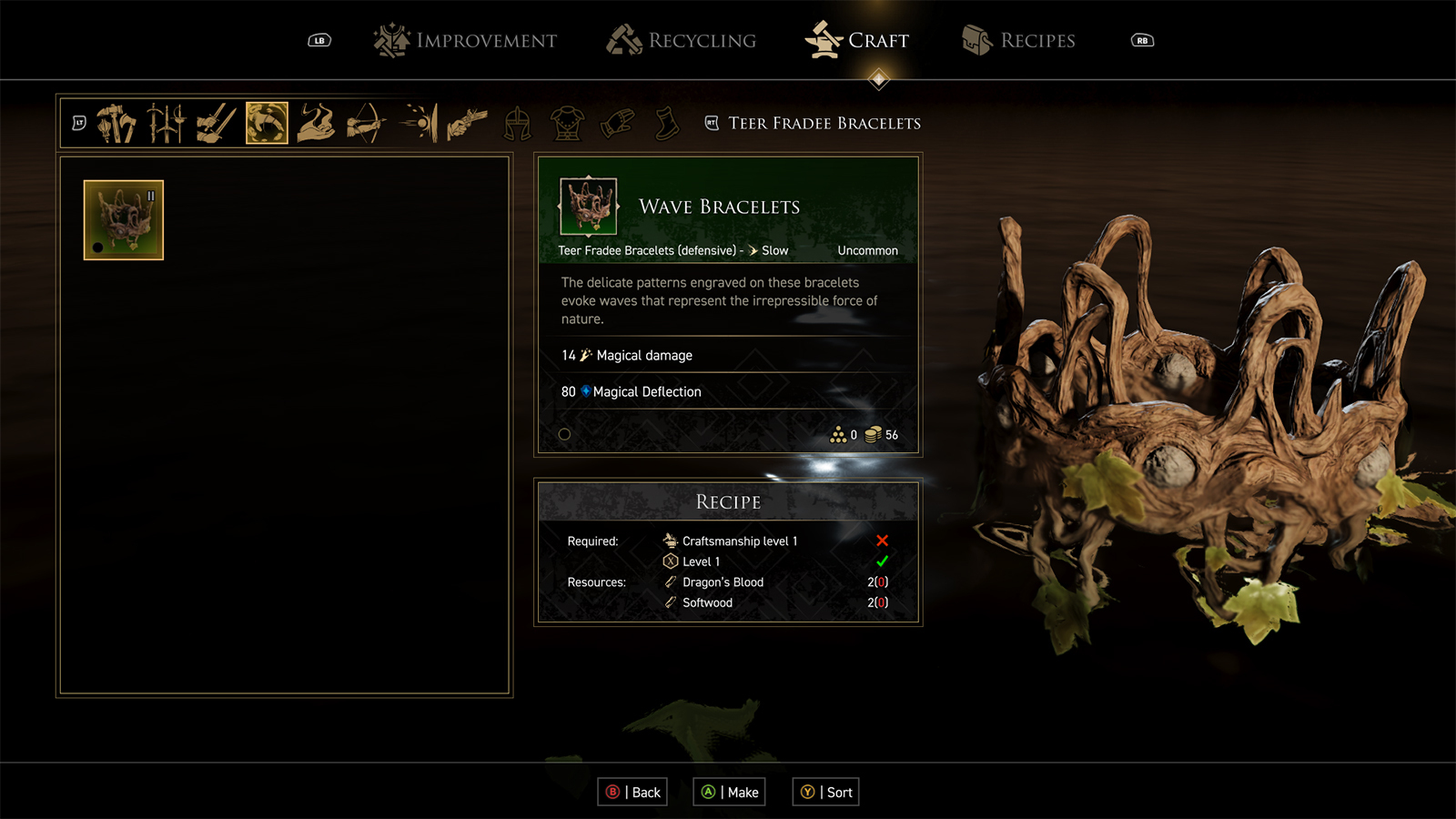The image size is (1456, 819).
Task: Choose the flintlock pistol category
Action: (x=467, y=124)
